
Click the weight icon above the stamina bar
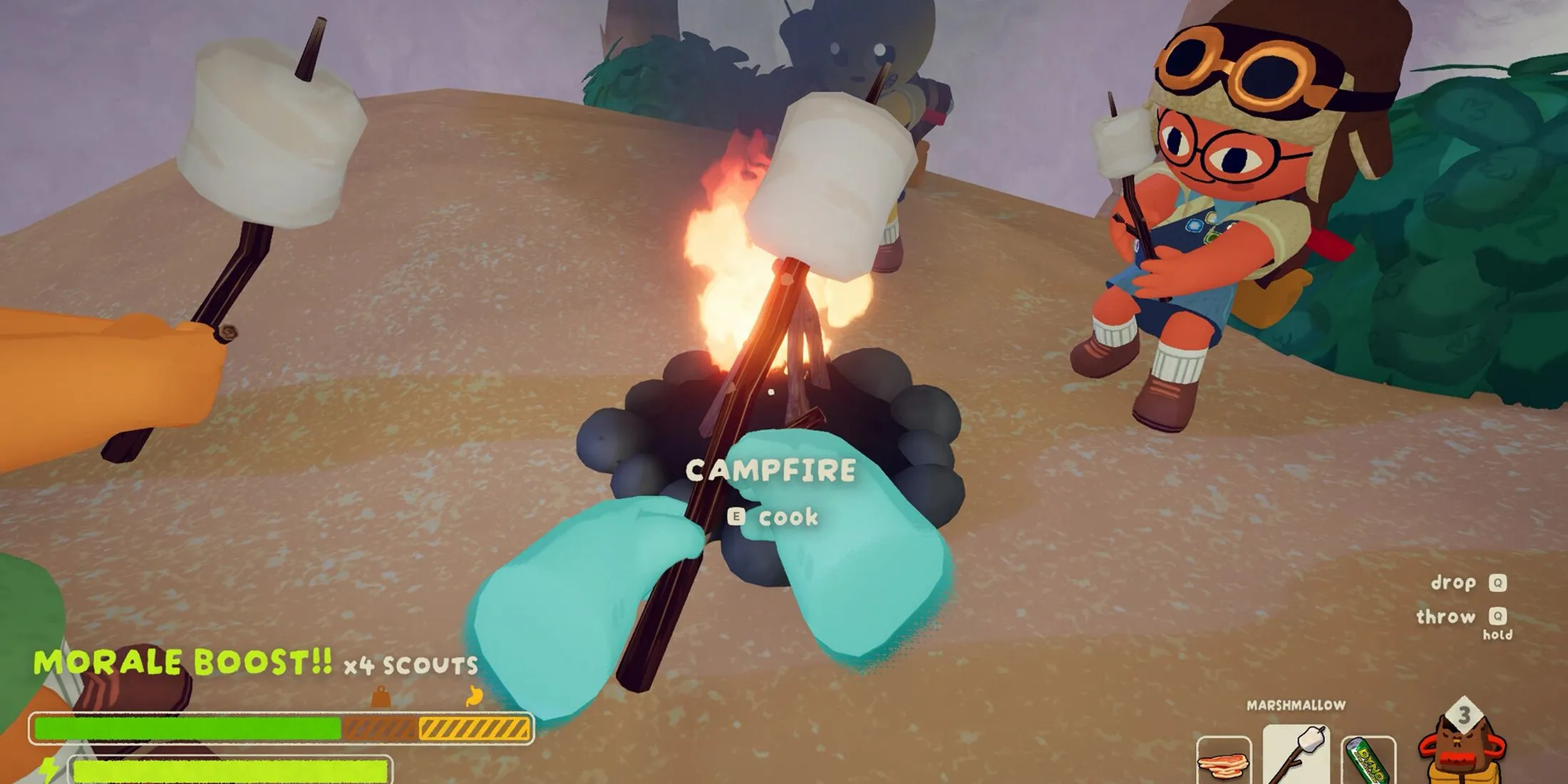381,696
